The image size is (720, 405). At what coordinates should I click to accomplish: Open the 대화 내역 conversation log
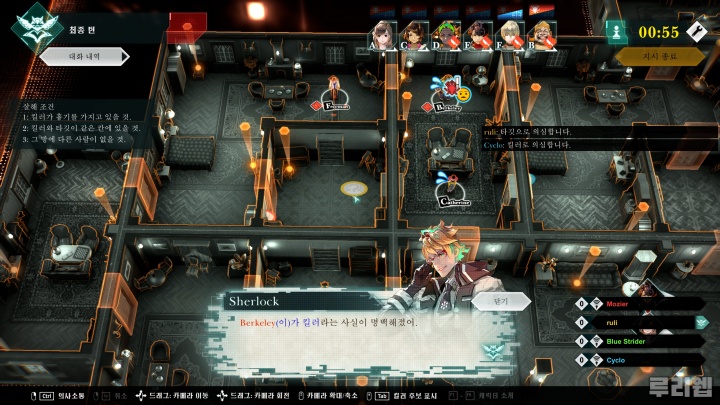click(x=84, y=57)
